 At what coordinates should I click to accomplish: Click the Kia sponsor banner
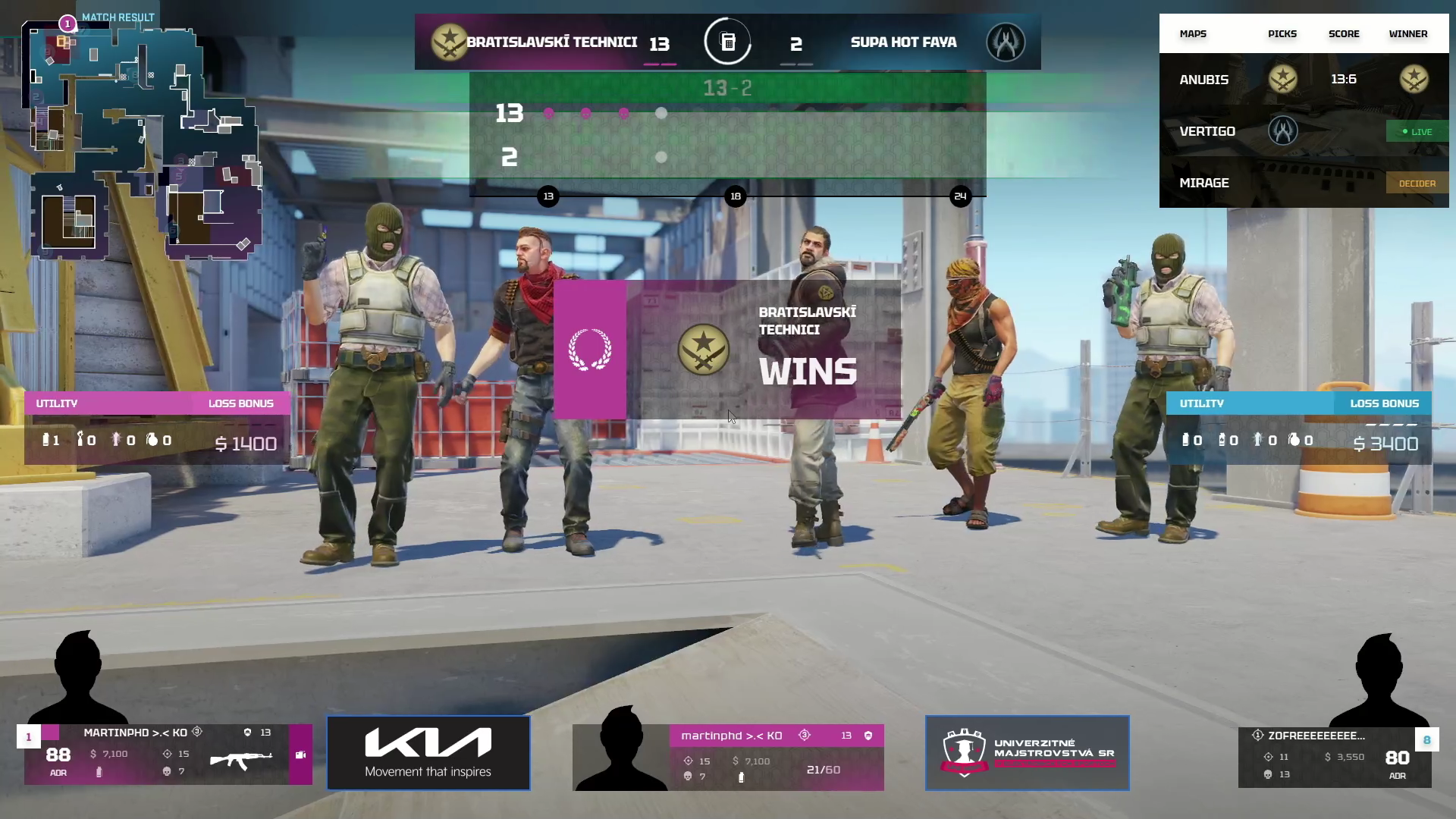(428, 752)
